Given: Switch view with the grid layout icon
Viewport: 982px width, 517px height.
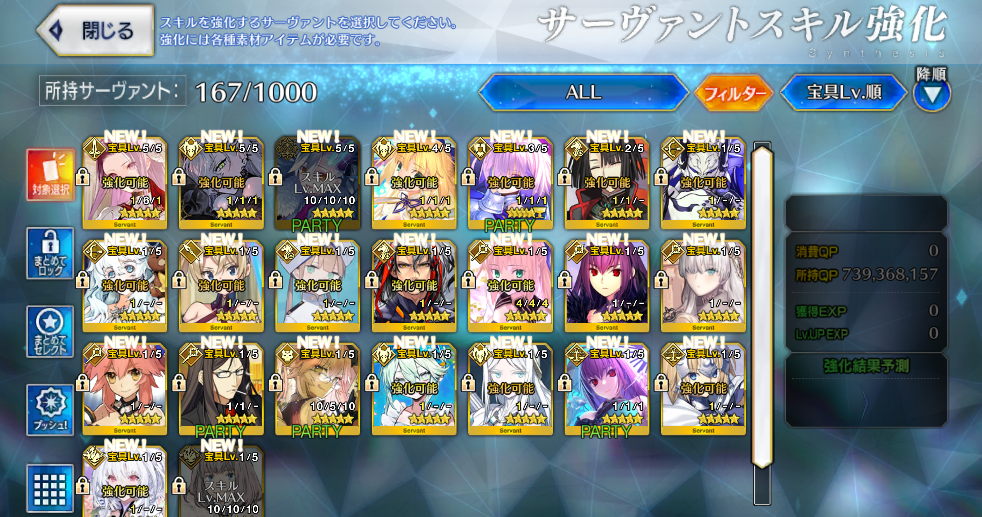Looking at the screenshot, I should point(50,488).
